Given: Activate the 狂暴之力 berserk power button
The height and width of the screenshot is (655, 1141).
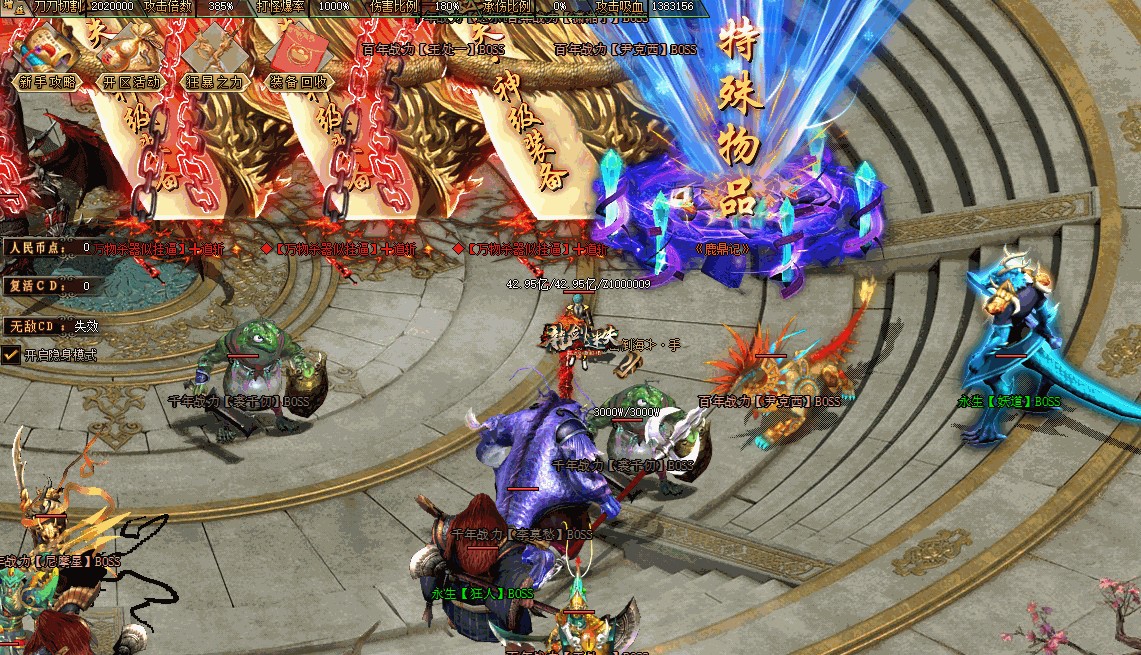Looking at the screenshot, I should click(x=214, y=82).
